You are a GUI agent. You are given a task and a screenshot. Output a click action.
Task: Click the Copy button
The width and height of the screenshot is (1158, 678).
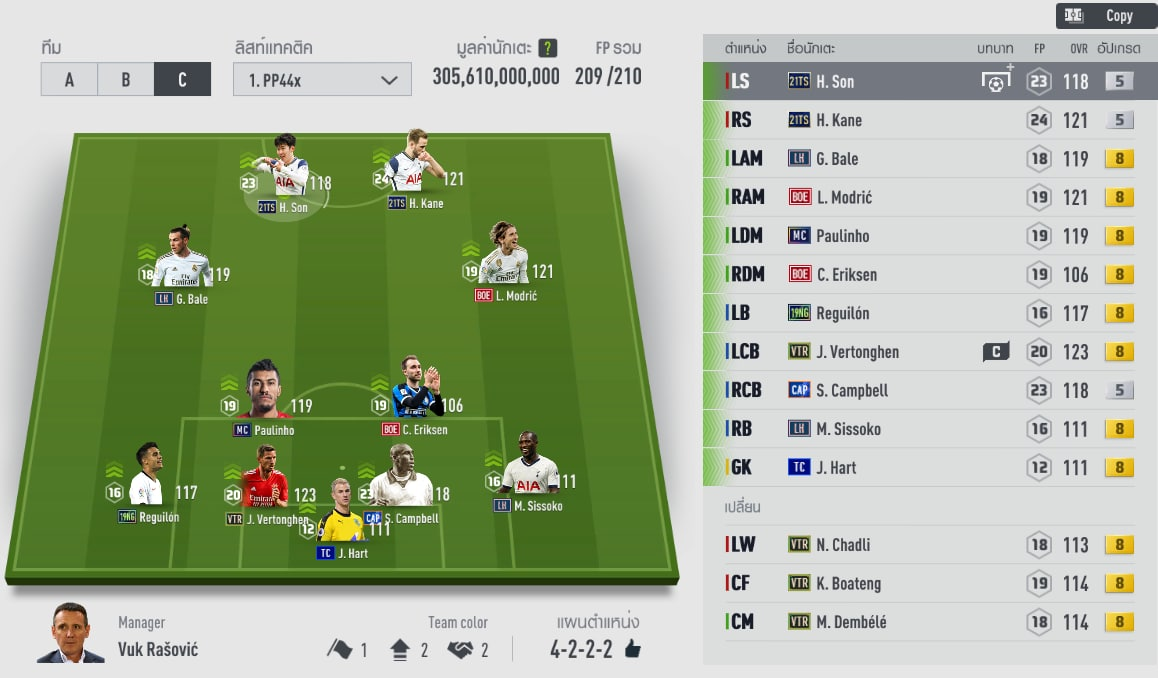pos(1105,15)
